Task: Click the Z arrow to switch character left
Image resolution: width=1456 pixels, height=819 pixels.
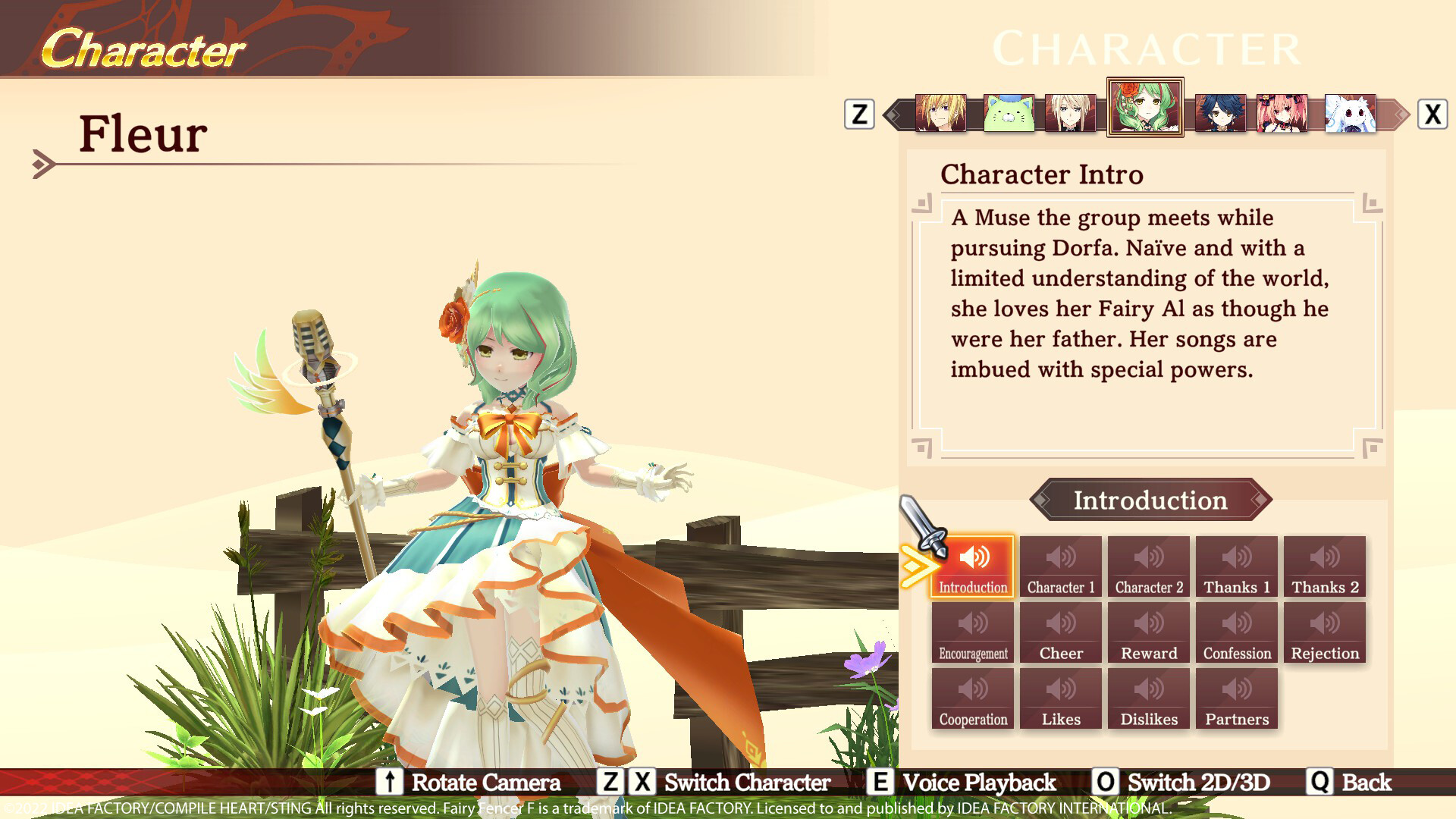Action: click(x=859, y=114)
